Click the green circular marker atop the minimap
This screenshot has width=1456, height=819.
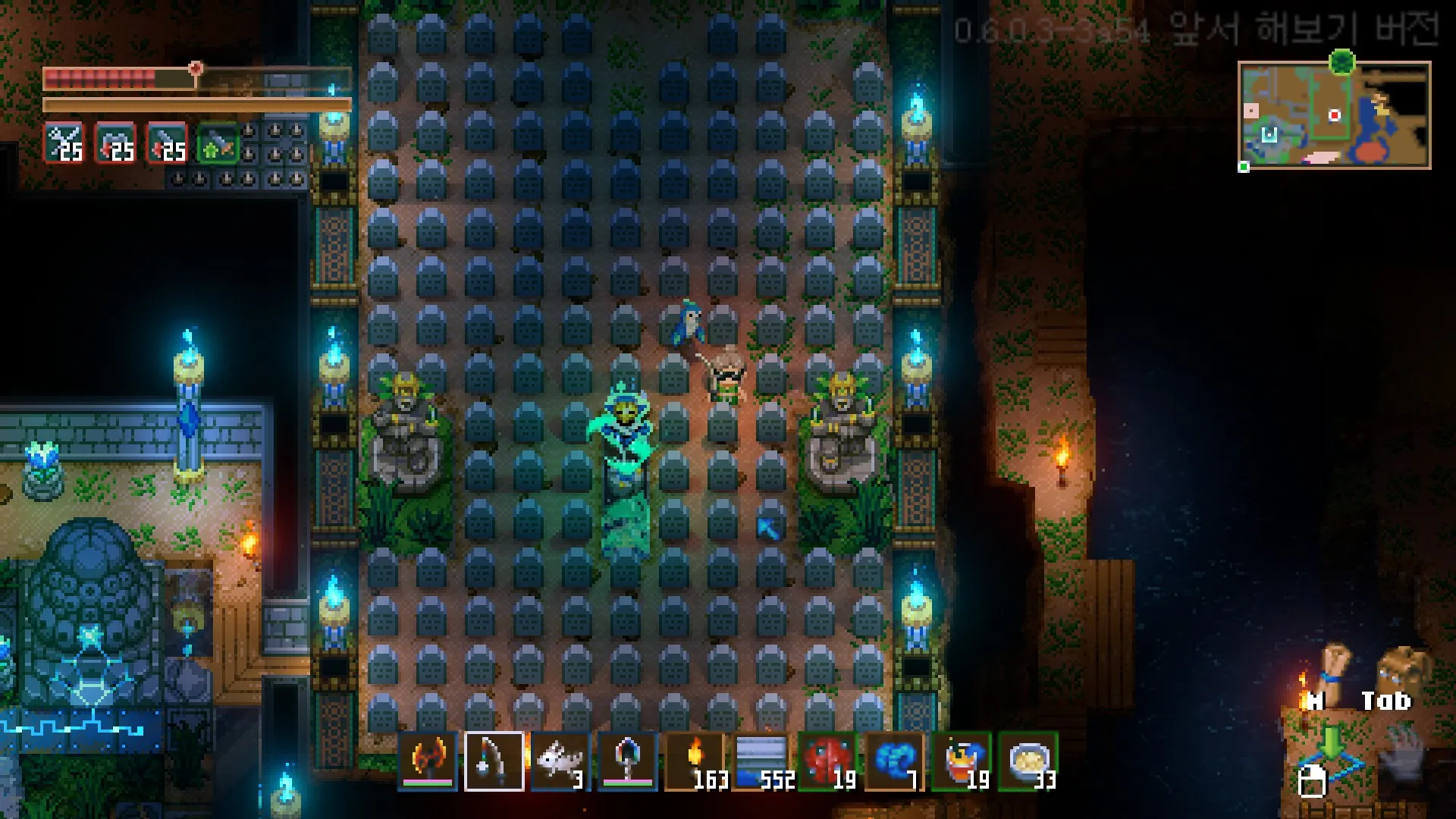(x=1342, y=61)
